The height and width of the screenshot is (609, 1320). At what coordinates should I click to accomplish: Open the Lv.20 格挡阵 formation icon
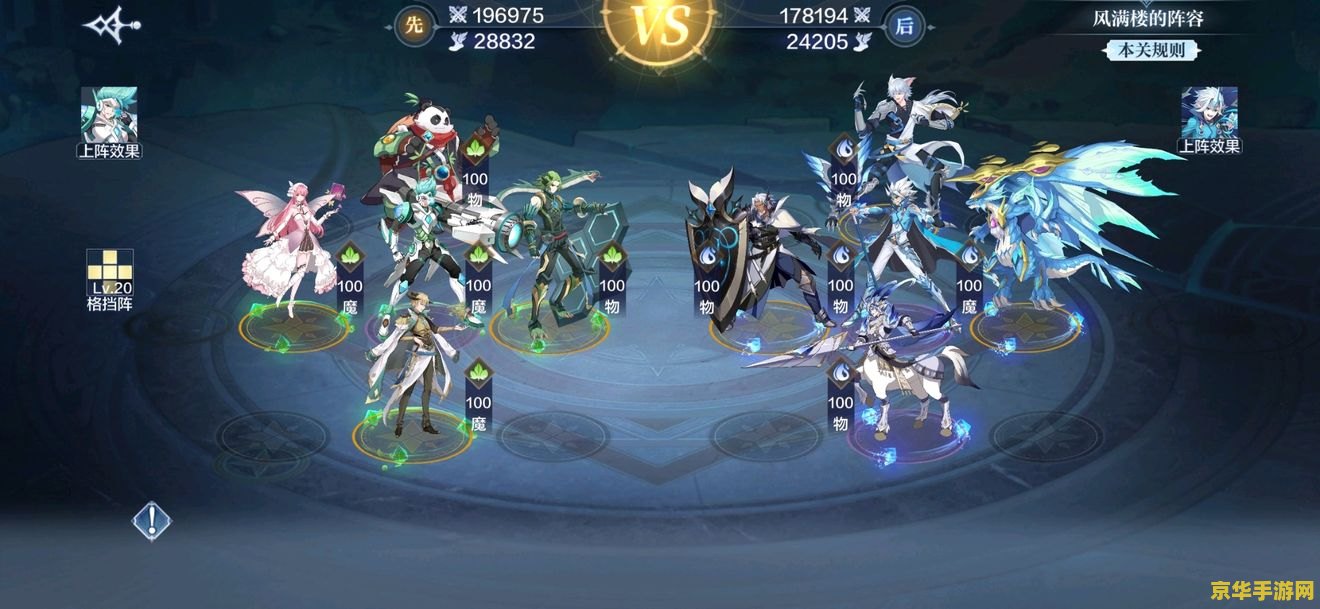click(x=109, y=272)
